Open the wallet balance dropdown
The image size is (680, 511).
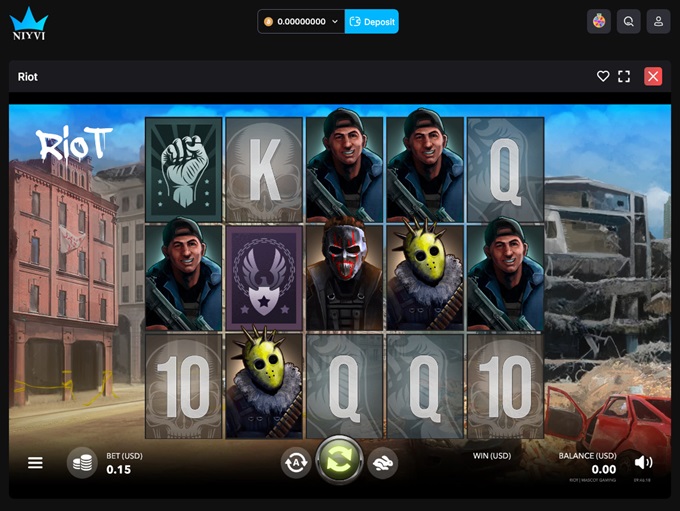tap(335, 21)
